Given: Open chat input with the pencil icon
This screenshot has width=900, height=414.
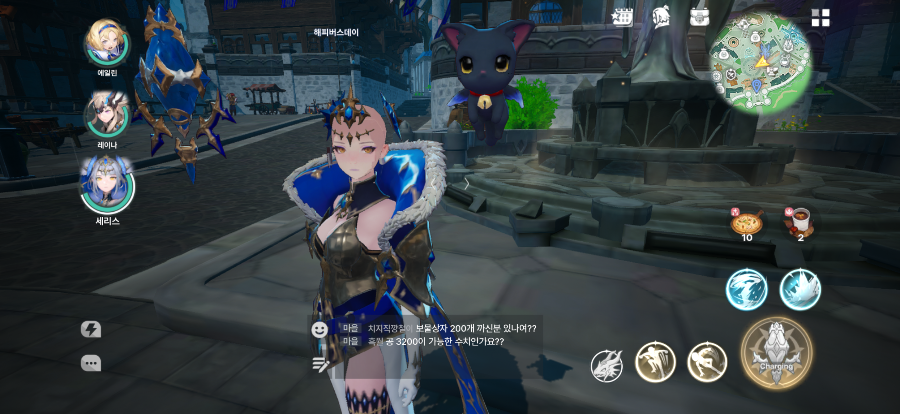Looking at the screenshot, I should coord(320,364).
